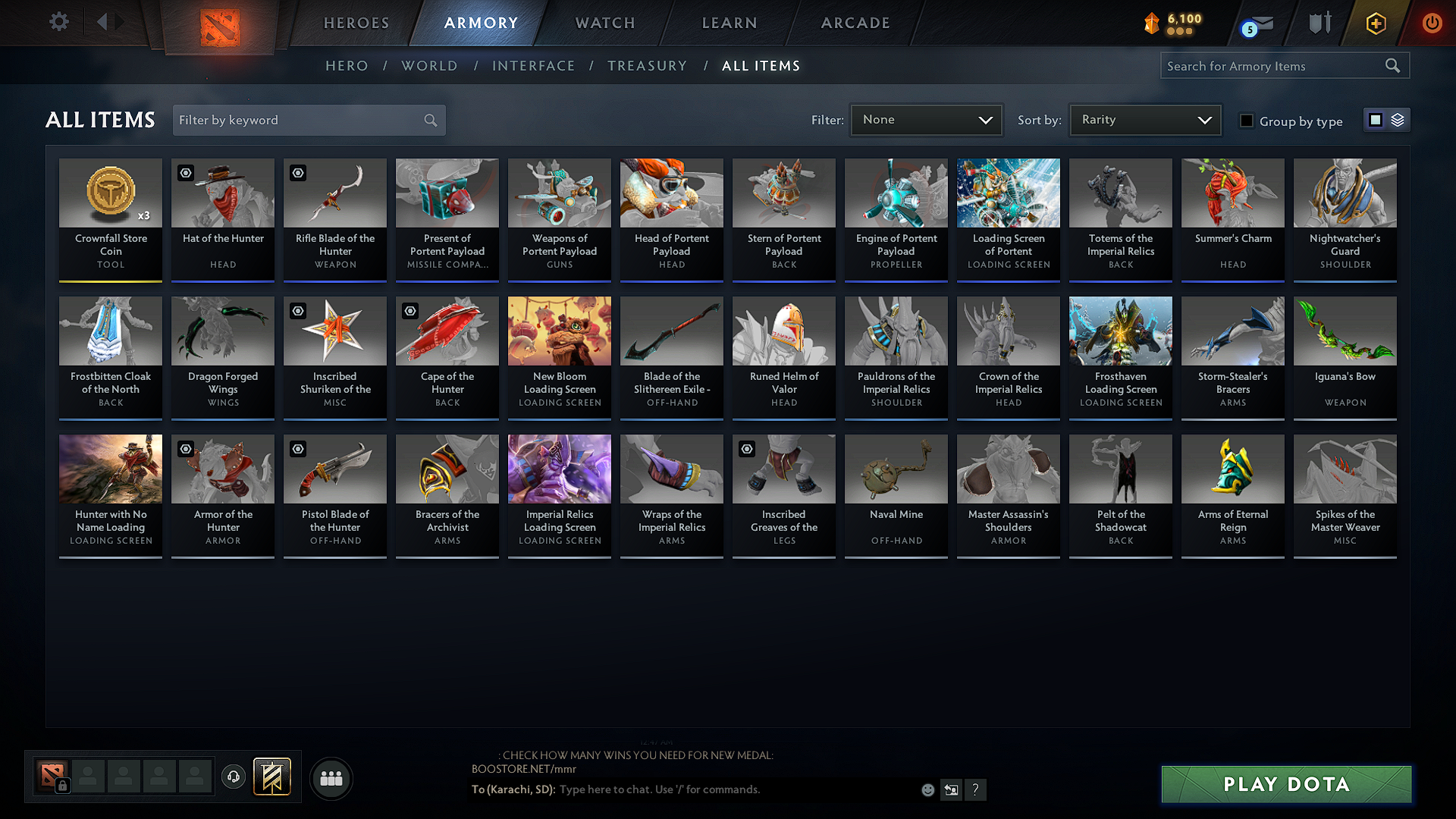Click the Dota Plus hexagon plus icon

1376,23
